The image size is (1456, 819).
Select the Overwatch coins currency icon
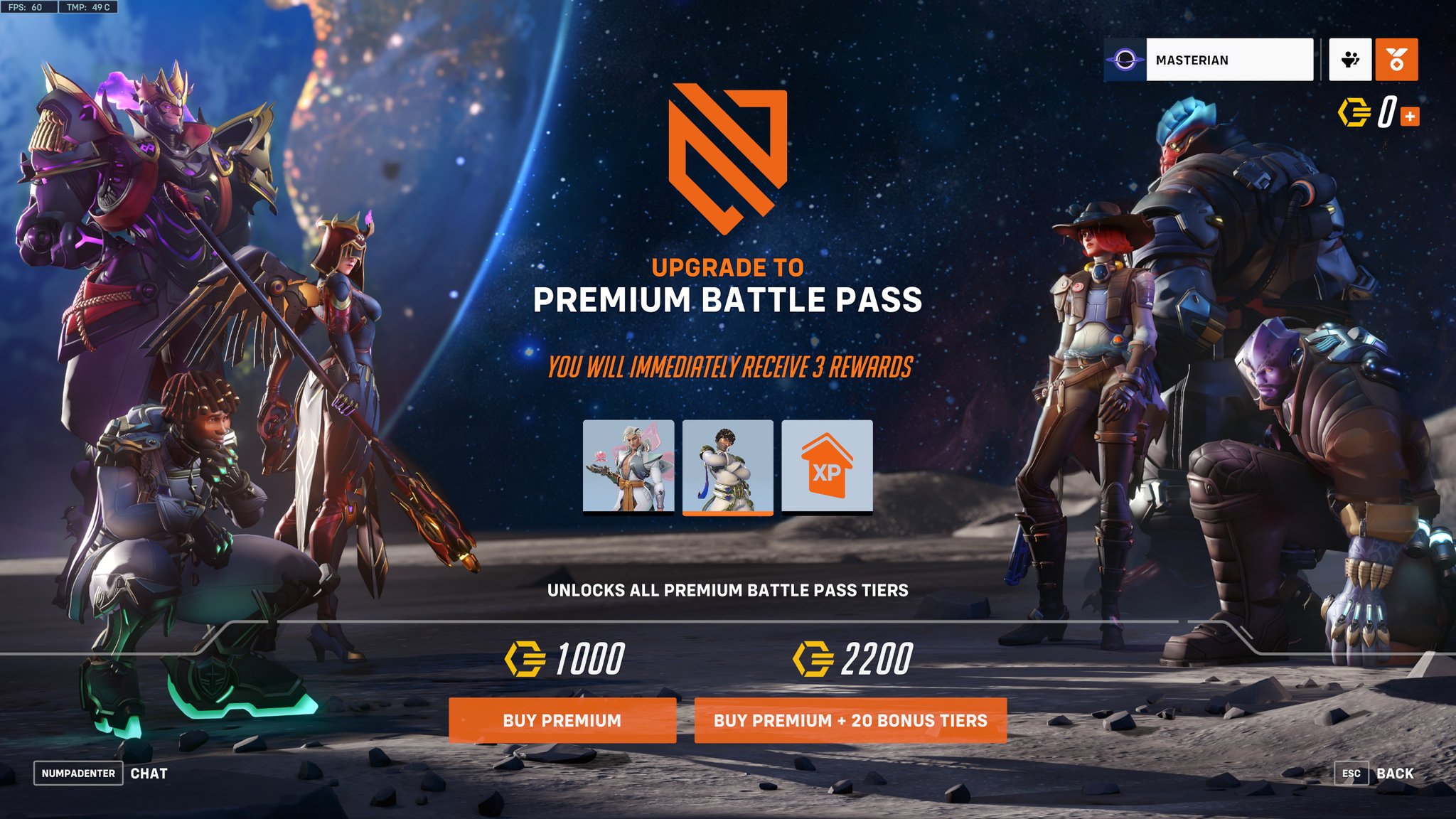point(1356,112)
